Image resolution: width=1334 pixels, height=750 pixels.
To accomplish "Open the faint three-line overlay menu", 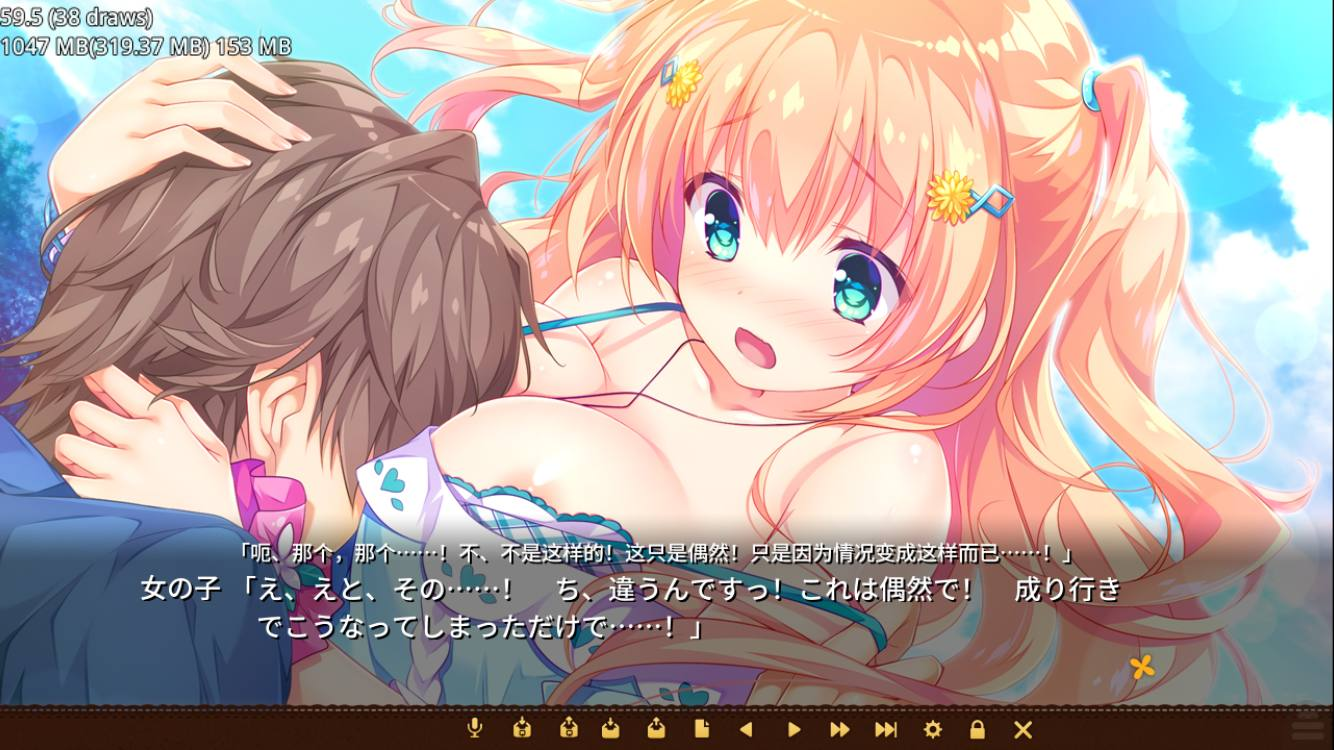I will tap(1306, 727).
